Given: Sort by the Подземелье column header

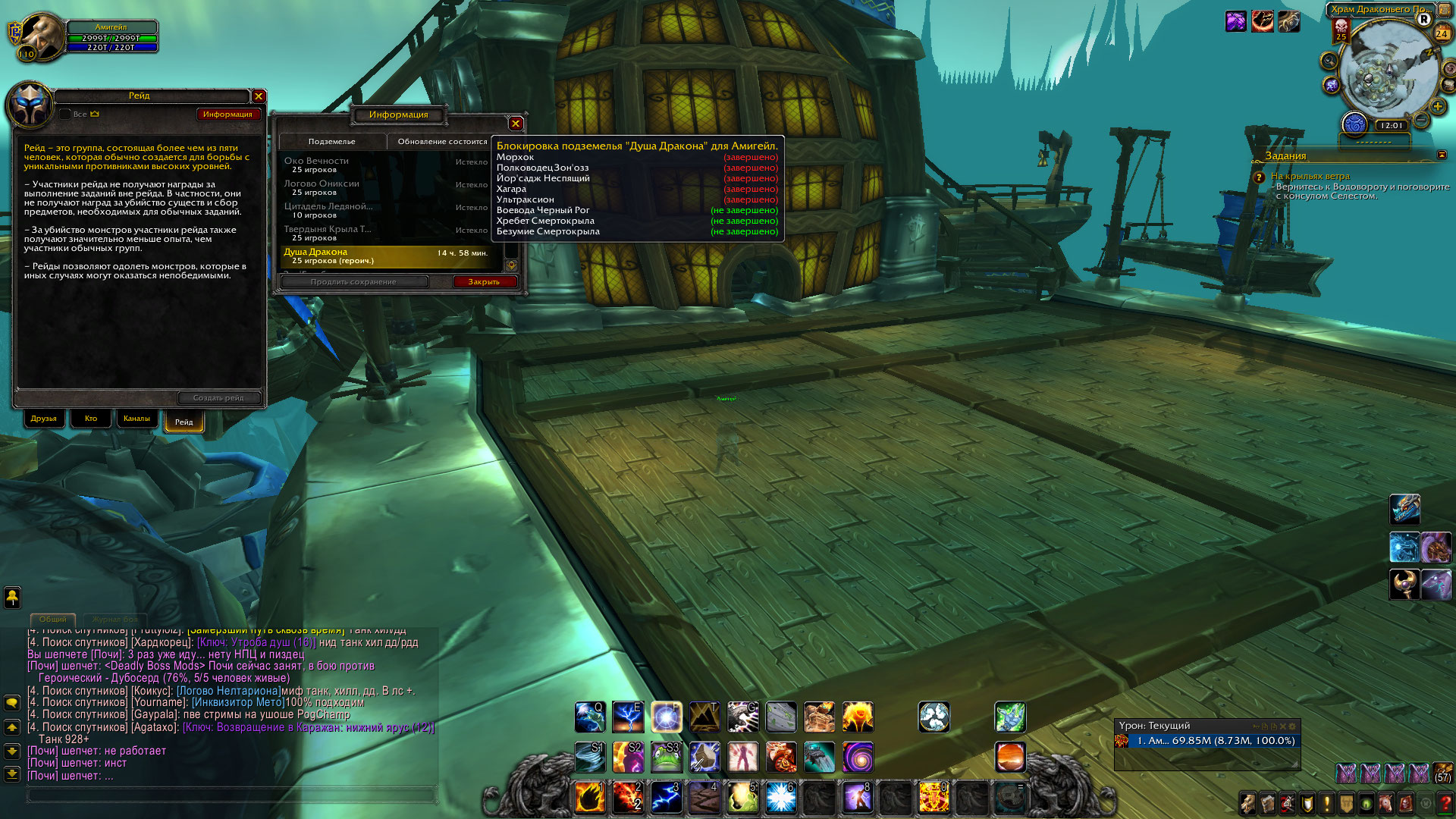Looking at the screenshot, I should [332, 142].
